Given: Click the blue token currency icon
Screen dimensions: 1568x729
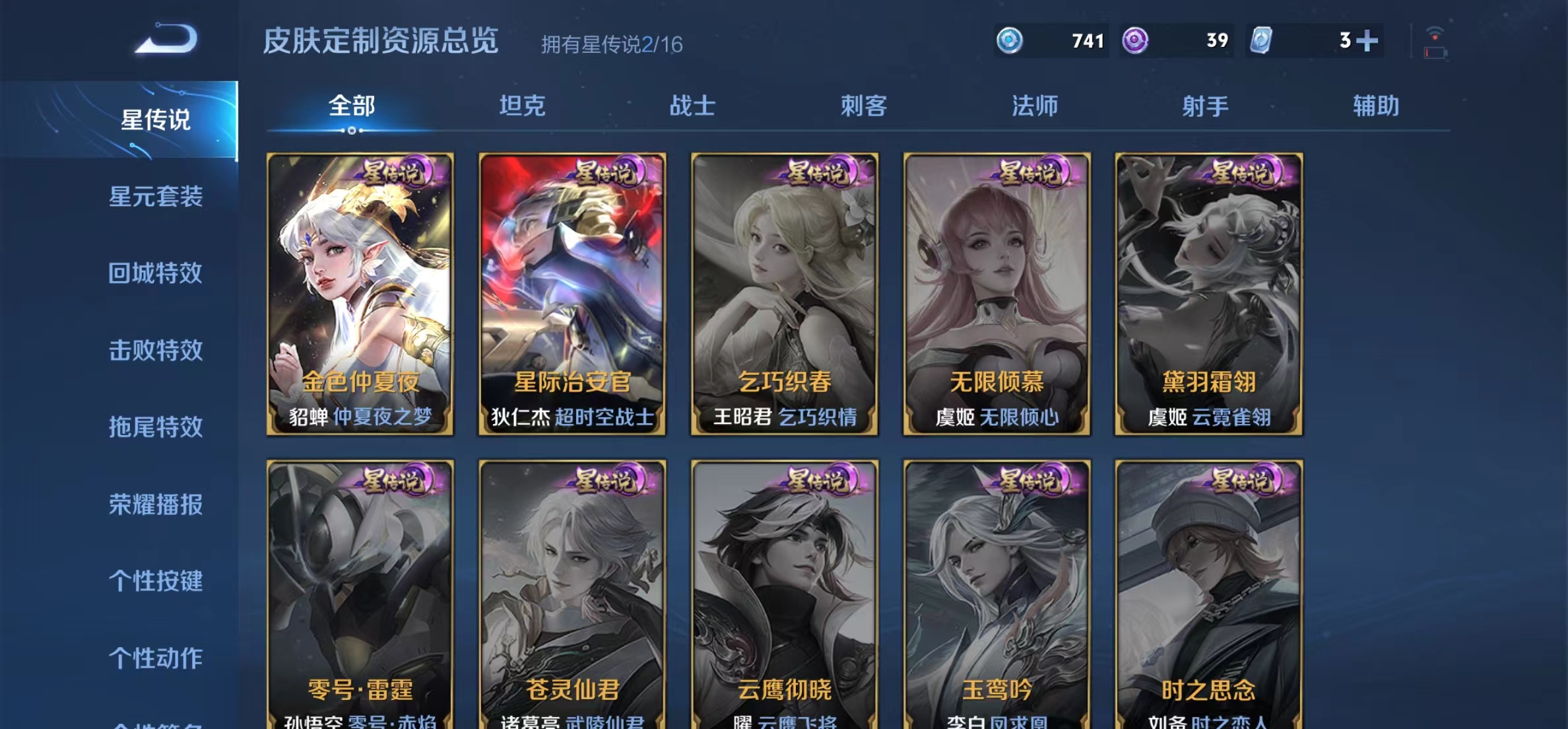Looking at the screenshot, I should click(x=1008, y=41).
